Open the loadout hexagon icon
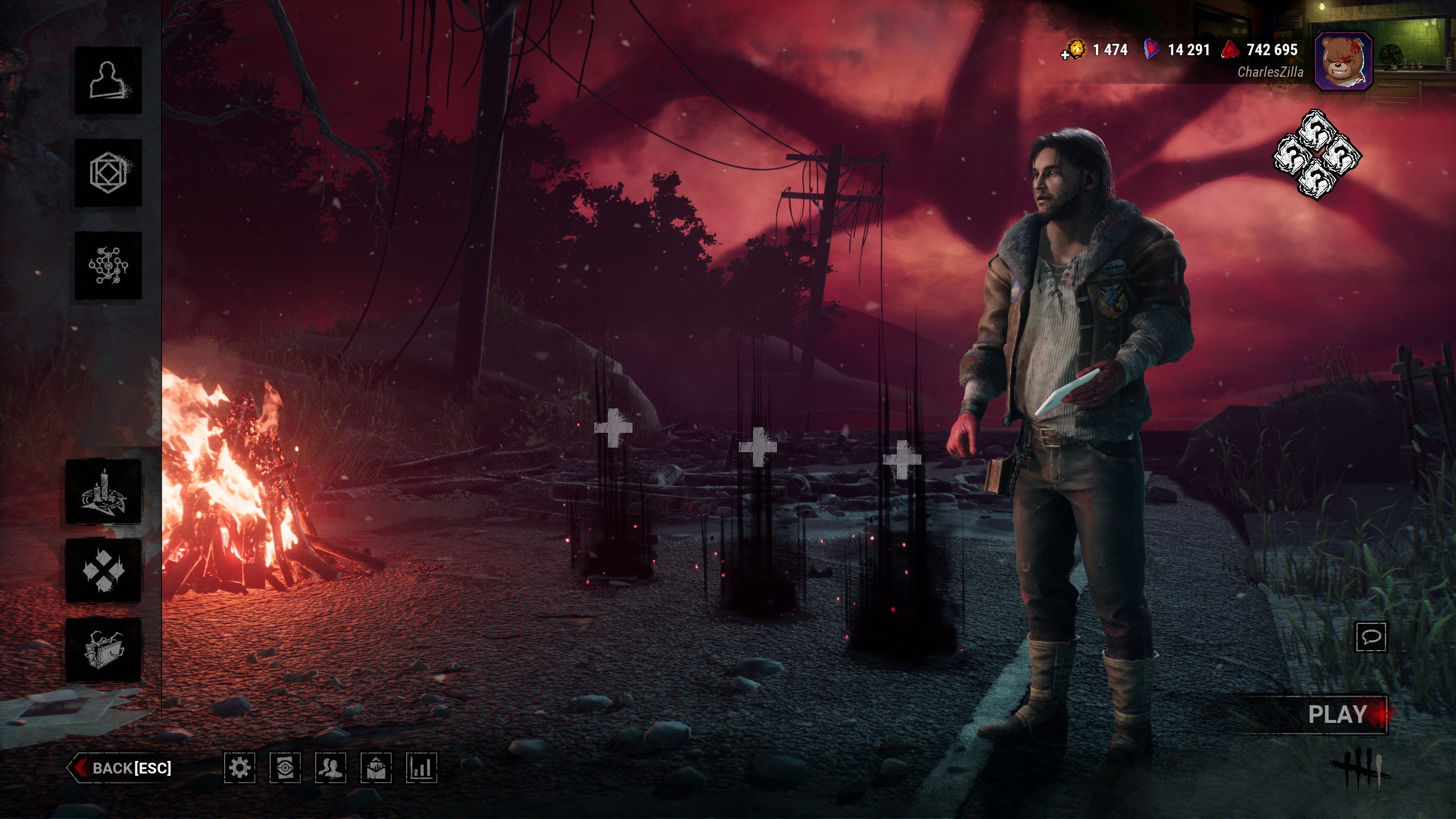This screenshot has width=1456, height=819. [108, 172]
